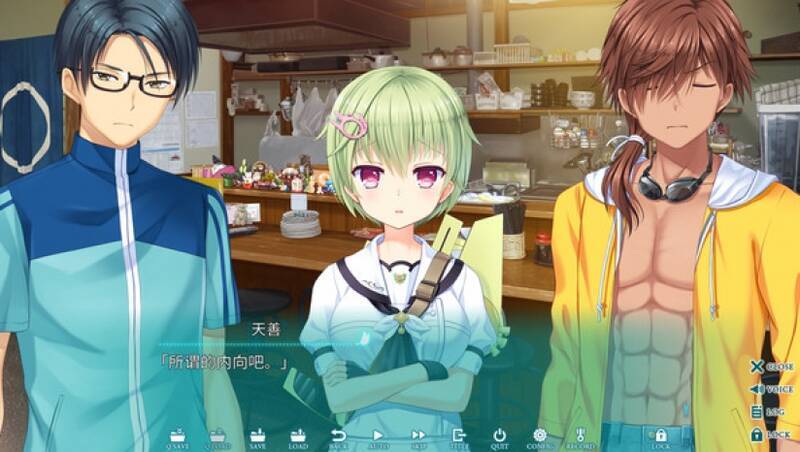Screen dimensions: 800x452
Task: Return to the TITLE screen
Action: click(x=459, y=436)
